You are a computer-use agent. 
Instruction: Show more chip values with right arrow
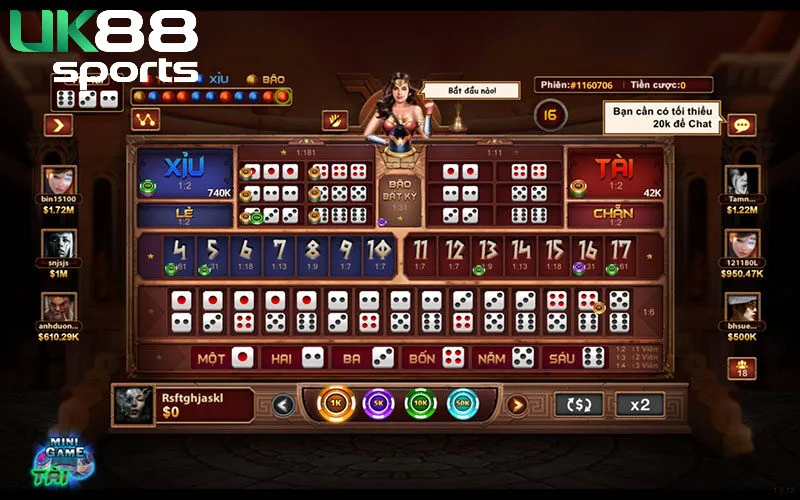click(x=516, y=405)
